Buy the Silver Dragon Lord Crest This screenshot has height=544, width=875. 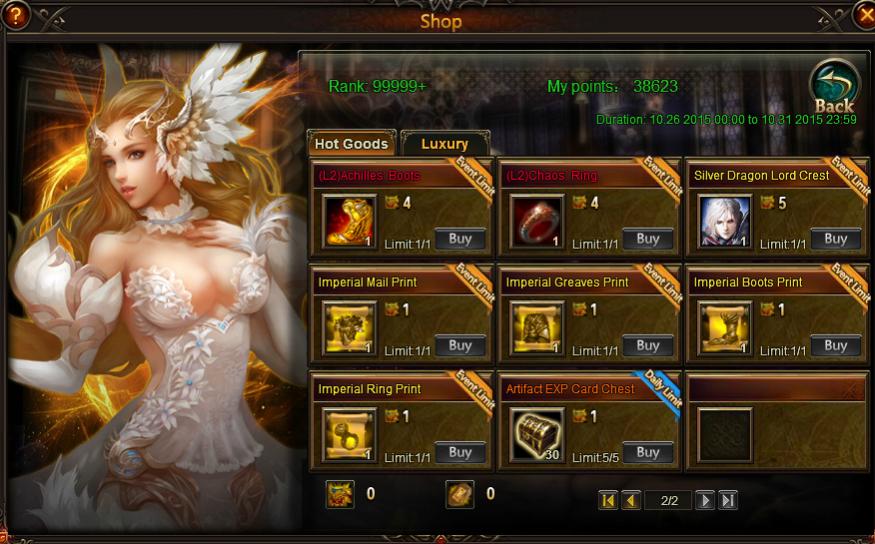[x=836, y=239]
